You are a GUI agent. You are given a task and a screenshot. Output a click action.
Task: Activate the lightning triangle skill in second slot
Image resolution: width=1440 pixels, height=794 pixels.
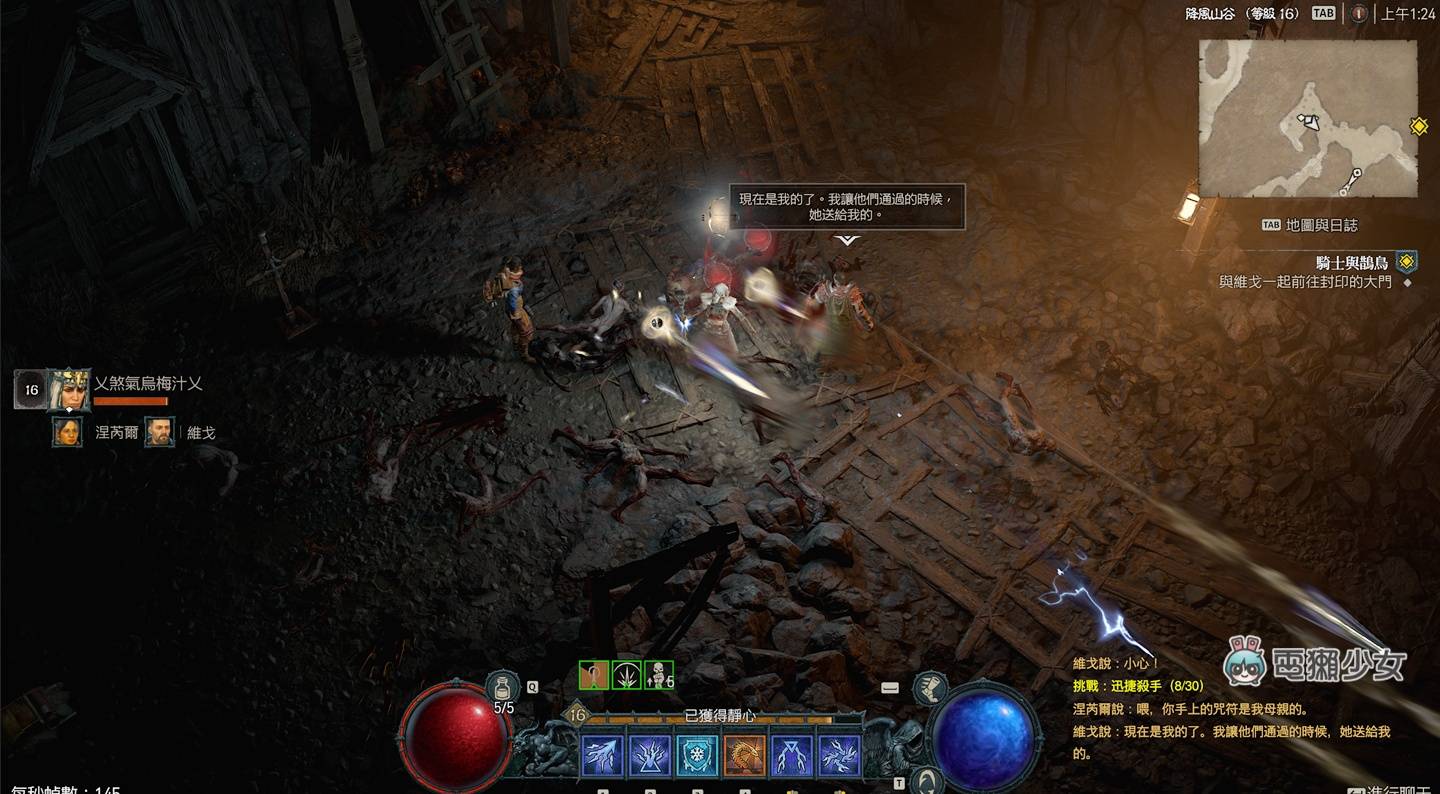click(650, 756)
